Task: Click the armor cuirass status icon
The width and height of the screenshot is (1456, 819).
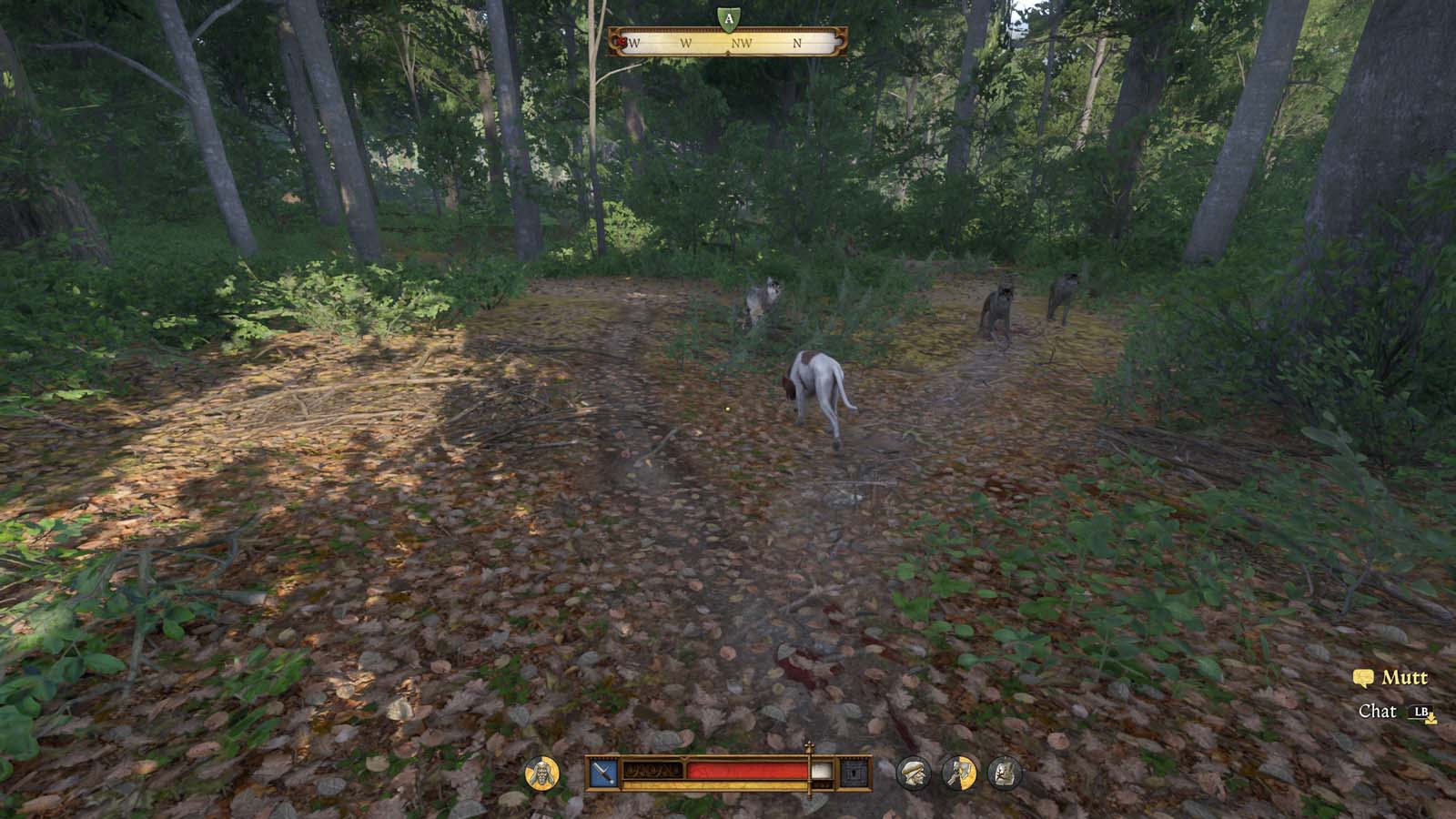Action: [x=1001, y=773]
